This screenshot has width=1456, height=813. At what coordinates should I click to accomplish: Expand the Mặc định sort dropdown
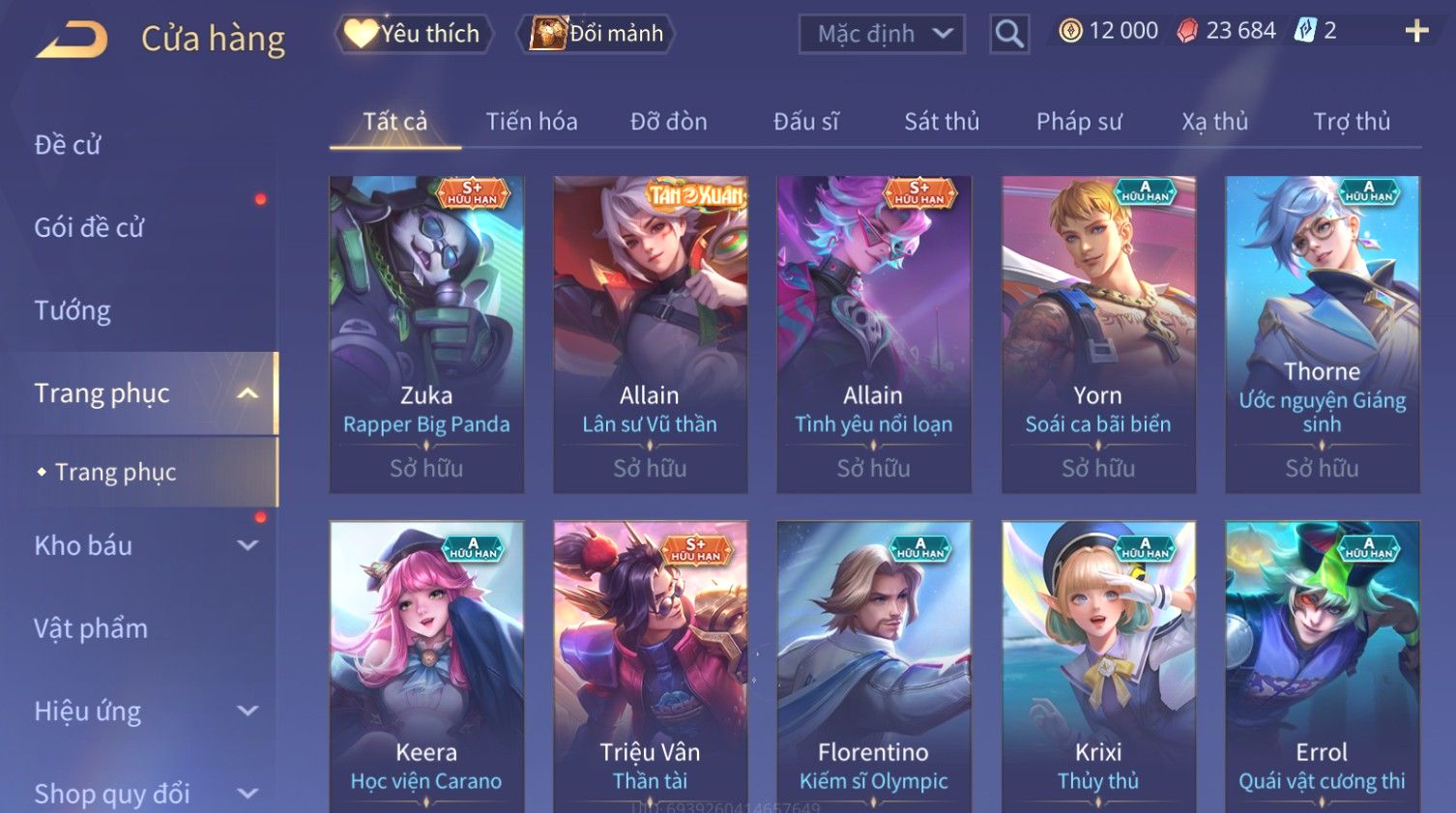click(x=882, y=34)
